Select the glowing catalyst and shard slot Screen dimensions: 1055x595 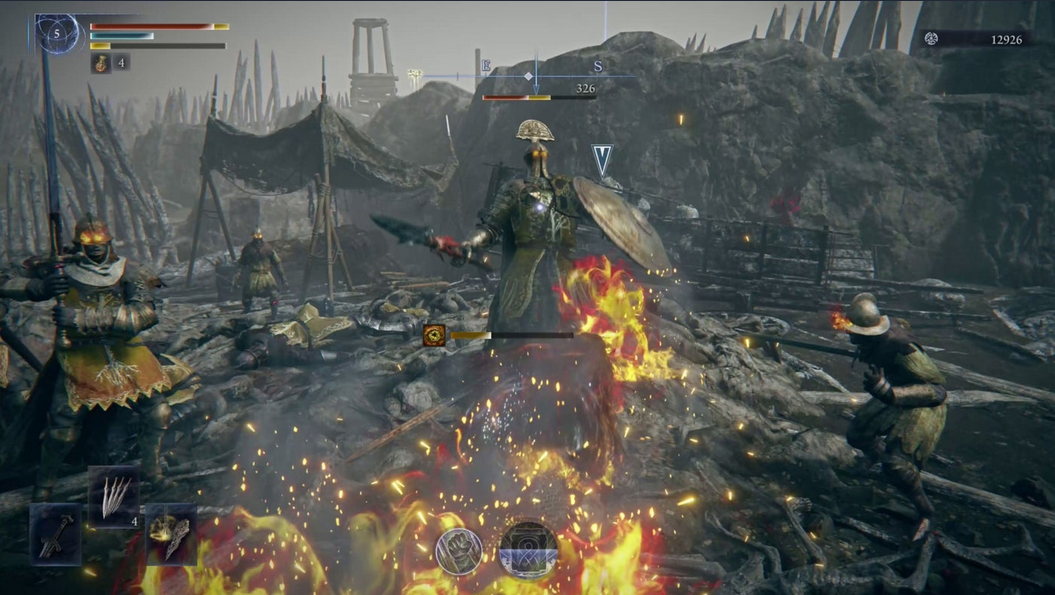click(x=171, y=535)
